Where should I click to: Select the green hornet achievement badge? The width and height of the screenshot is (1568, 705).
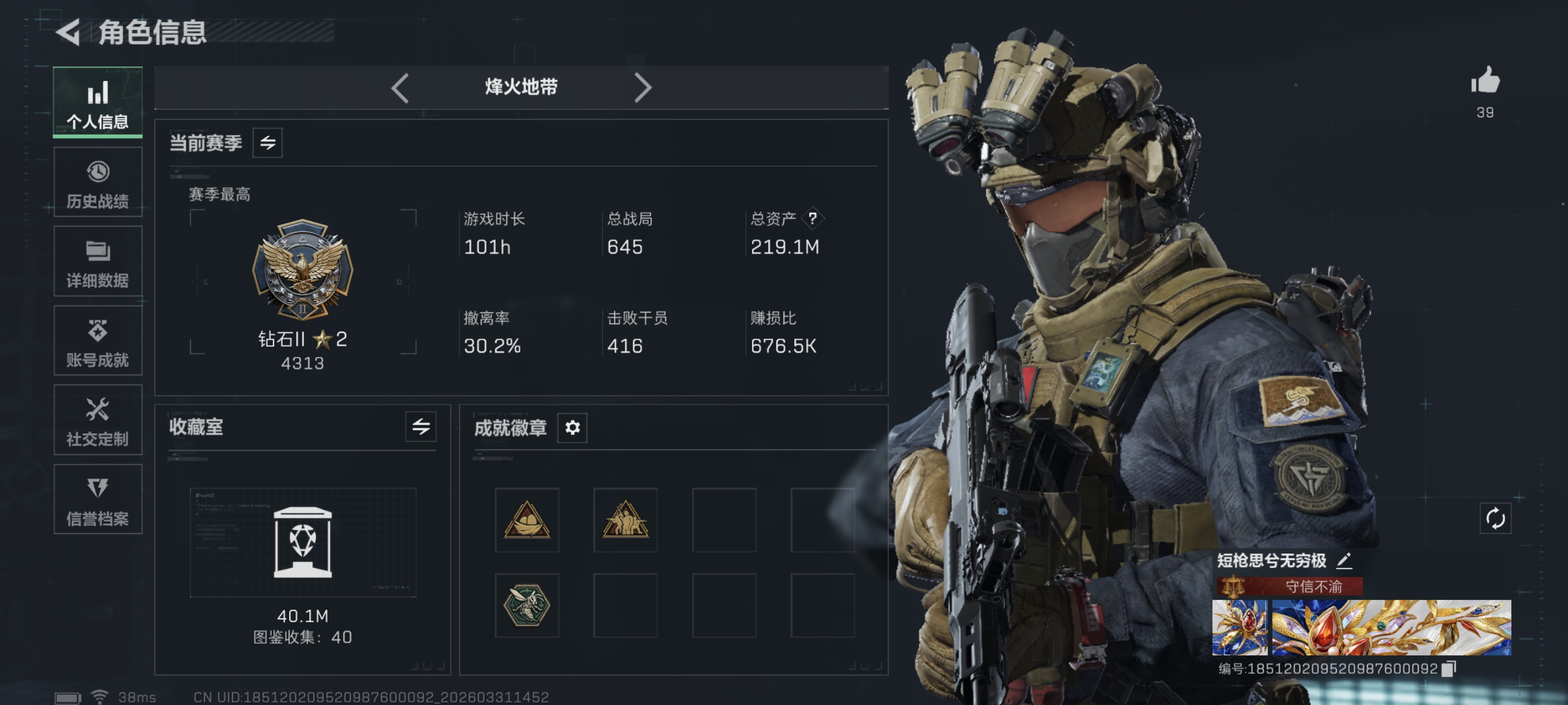(x=527, y=606)
